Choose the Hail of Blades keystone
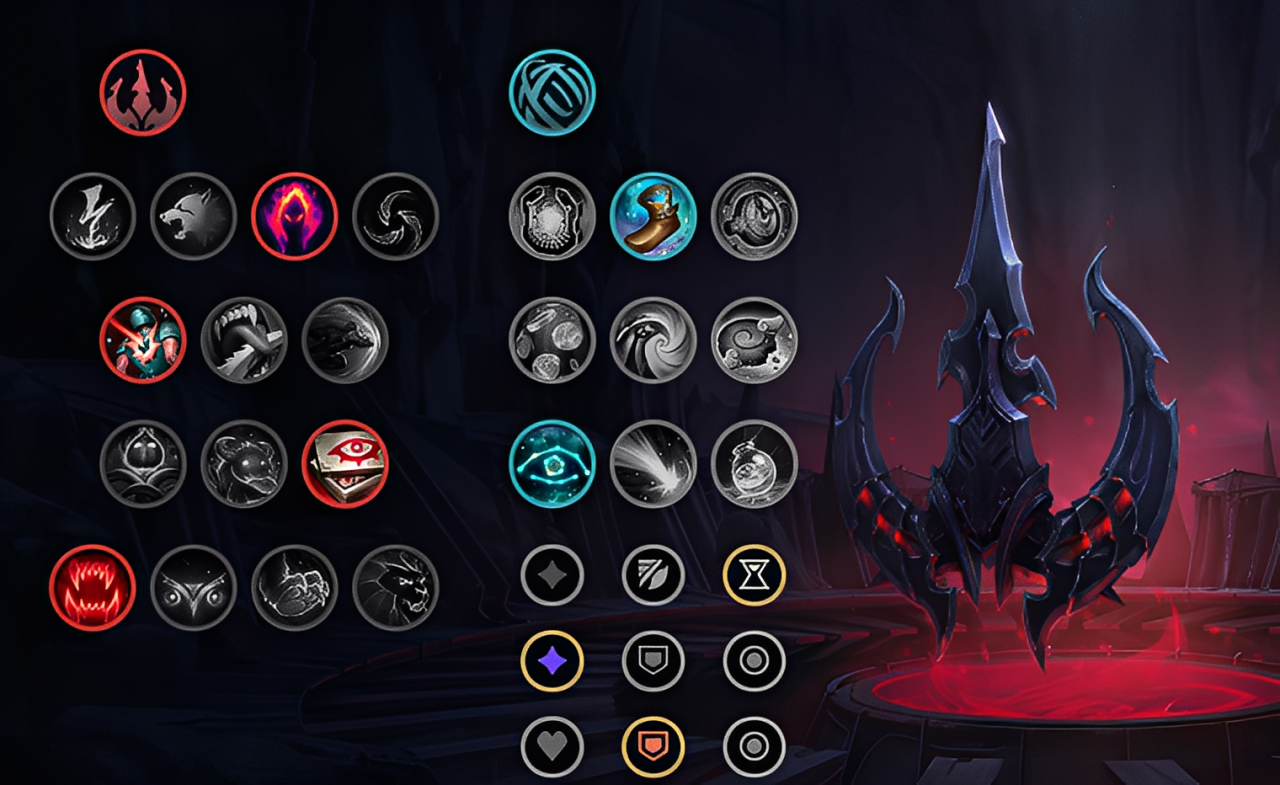This screenshot has width=1280, height=785. (x=395, y=217)
